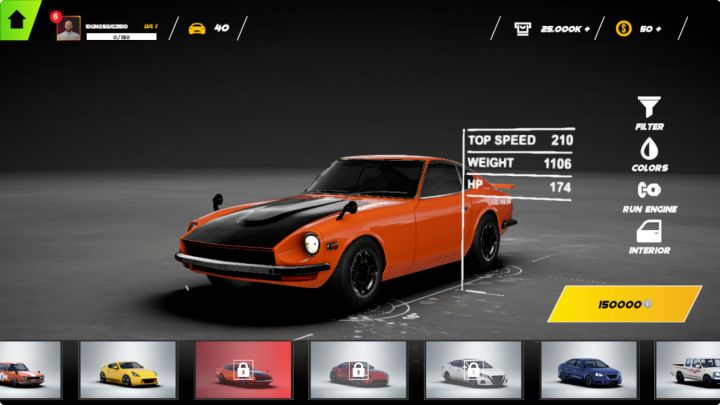Return to the home screen
Screen dimensions: 720x405
tap(17, 18)
